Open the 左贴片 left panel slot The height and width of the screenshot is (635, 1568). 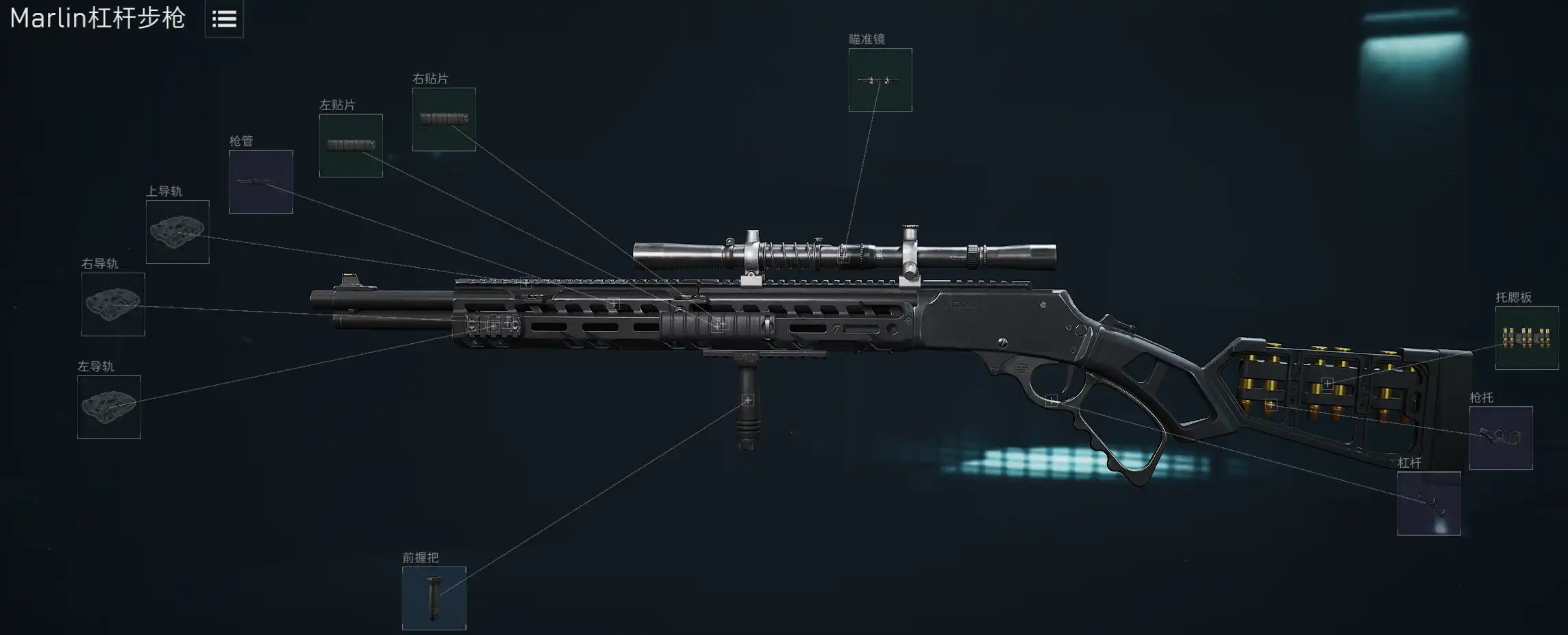351,145
